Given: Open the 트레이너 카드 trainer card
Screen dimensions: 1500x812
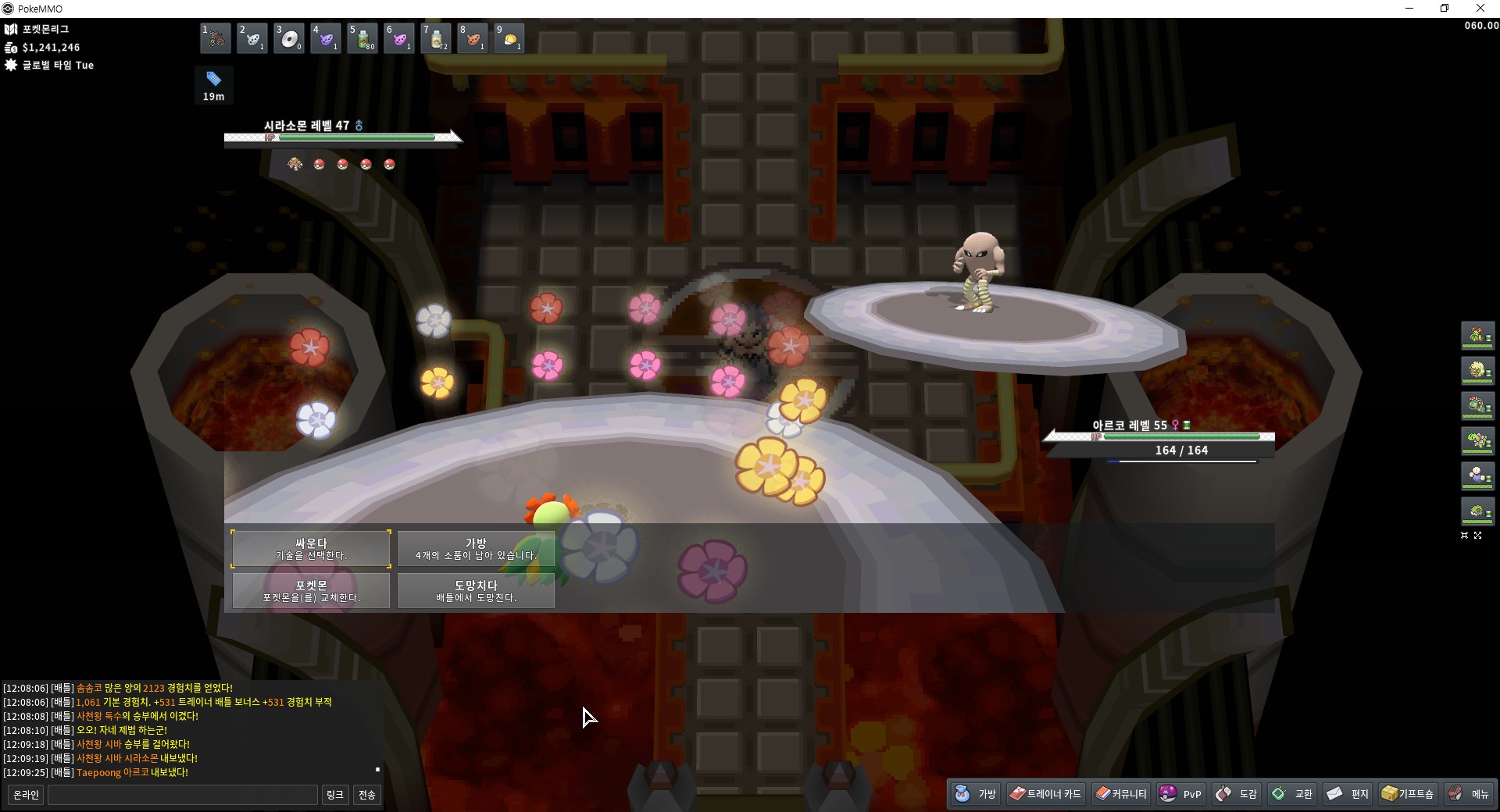Looking at the screenshot, I should tap(1045, 794).
